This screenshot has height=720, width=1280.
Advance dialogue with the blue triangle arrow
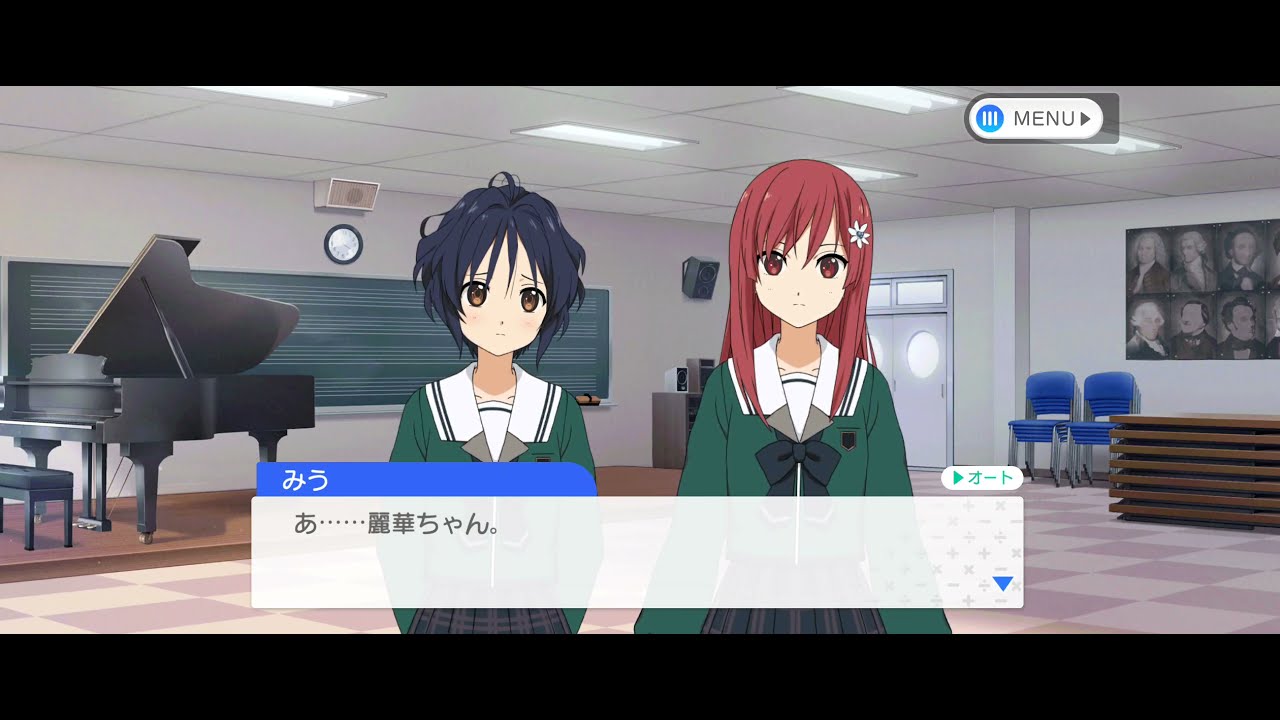point(1002,583)
